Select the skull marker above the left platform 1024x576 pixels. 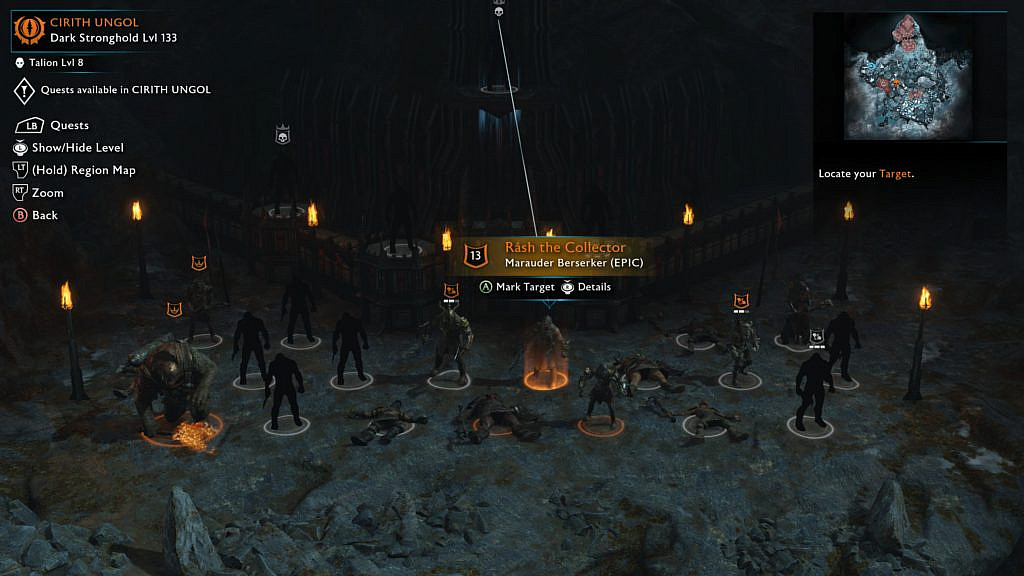click(x=282, y=136)
